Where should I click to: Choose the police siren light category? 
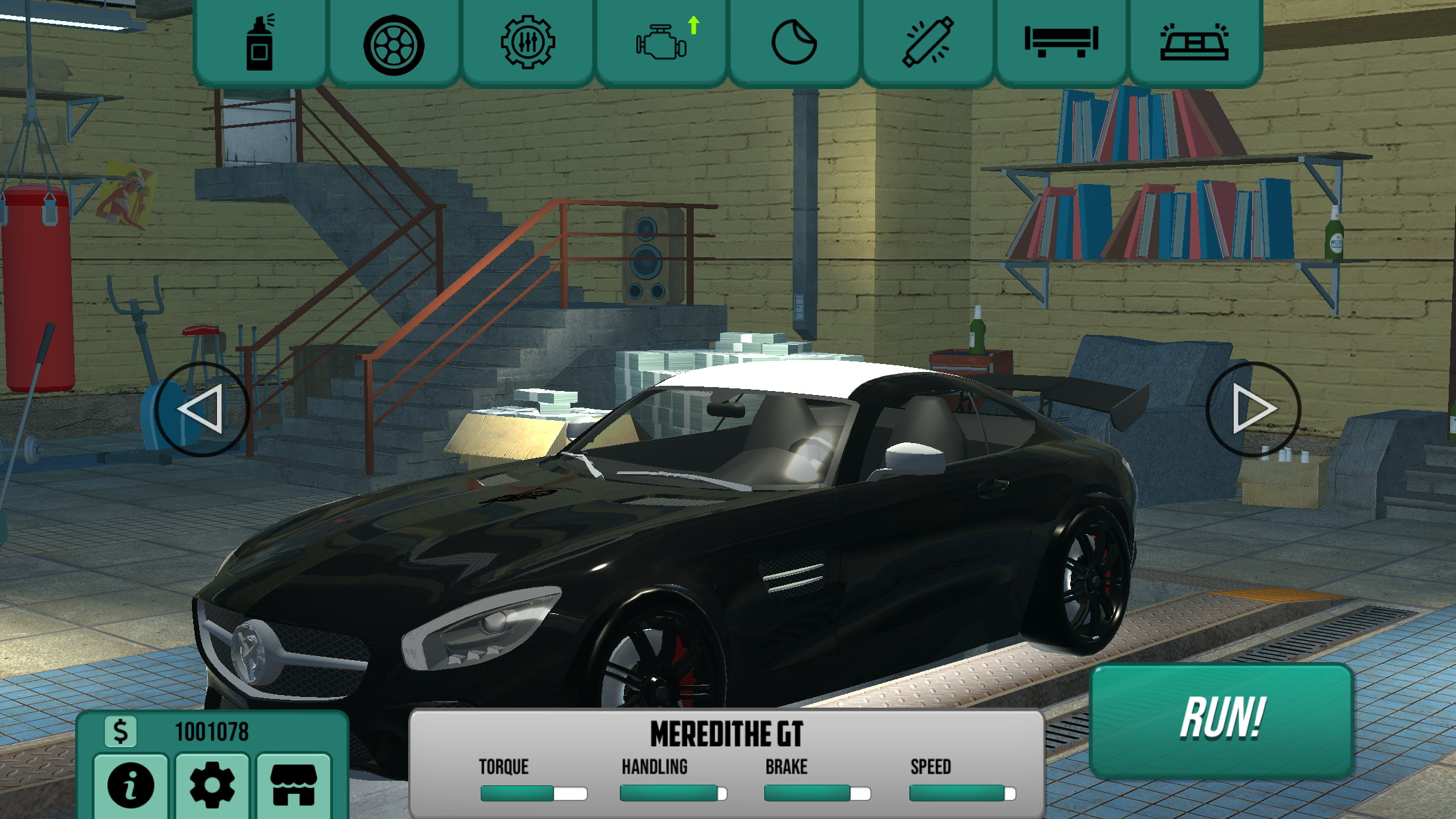1194,44
